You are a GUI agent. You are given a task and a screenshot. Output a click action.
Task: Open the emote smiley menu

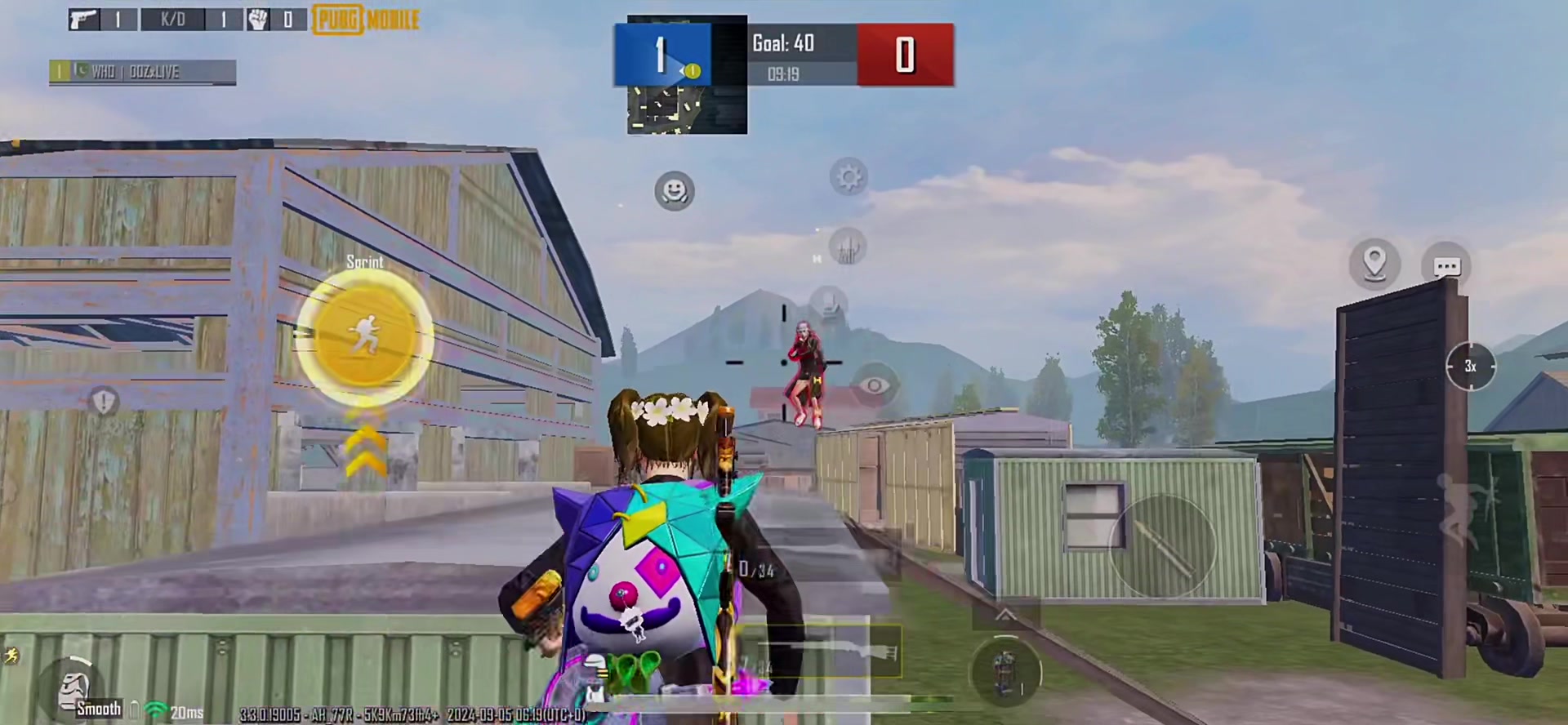tap(674, 191)
